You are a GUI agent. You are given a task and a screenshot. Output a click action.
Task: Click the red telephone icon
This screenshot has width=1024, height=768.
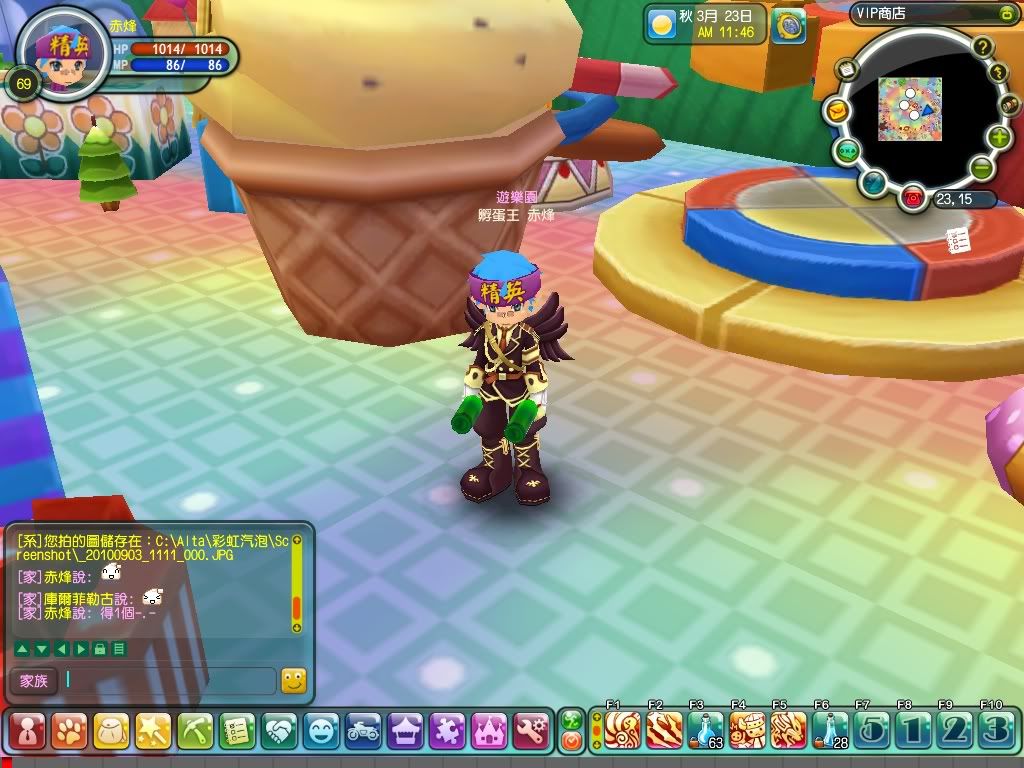click(x=912, y=198)
